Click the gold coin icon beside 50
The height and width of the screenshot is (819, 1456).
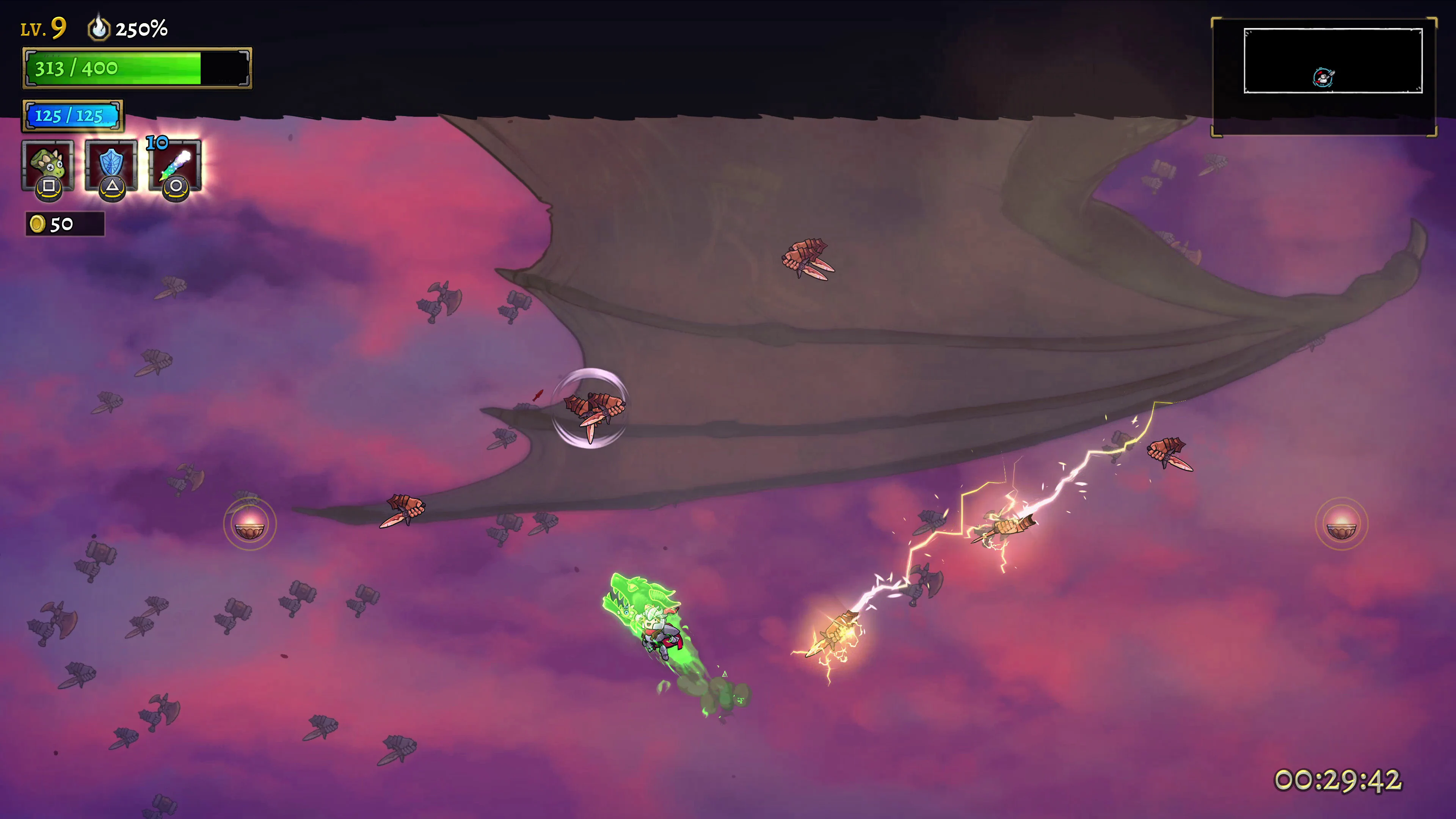[x=37, y=224]
